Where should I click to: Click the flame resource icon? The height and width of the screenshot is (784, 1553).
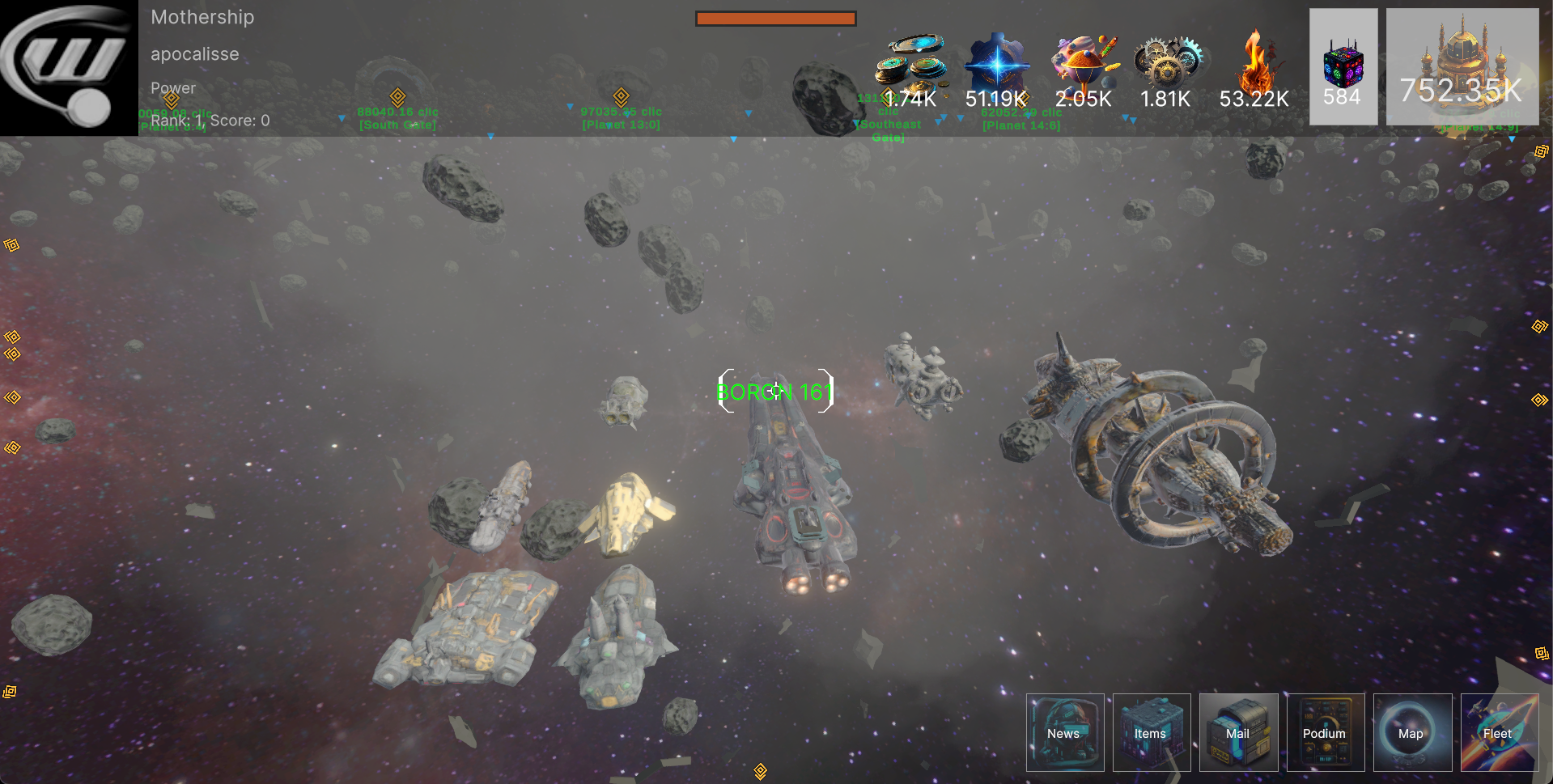[x=1254, y=60]
